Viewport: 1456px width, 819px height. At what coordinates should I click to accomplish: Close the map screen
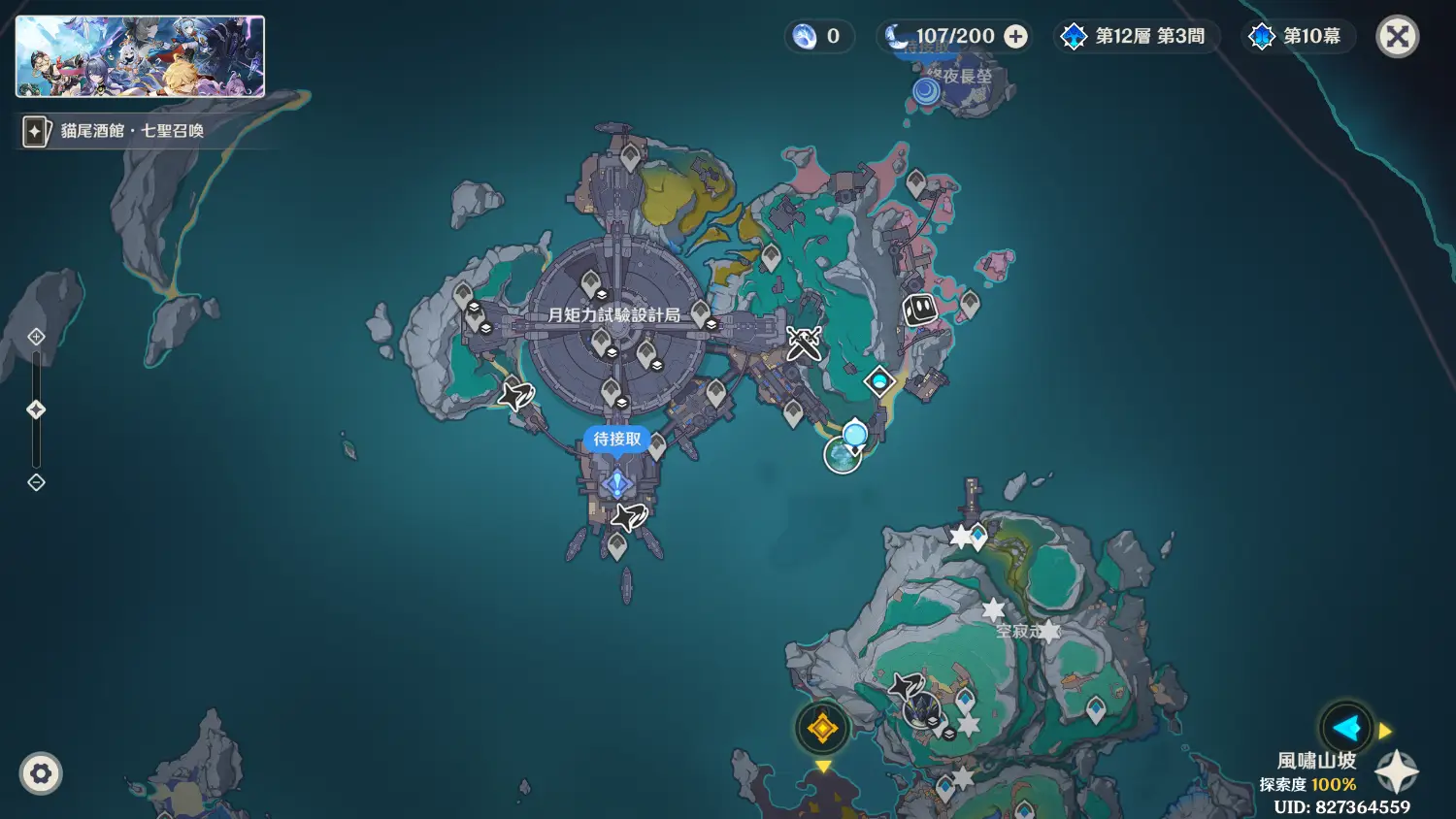[1398, 37]
